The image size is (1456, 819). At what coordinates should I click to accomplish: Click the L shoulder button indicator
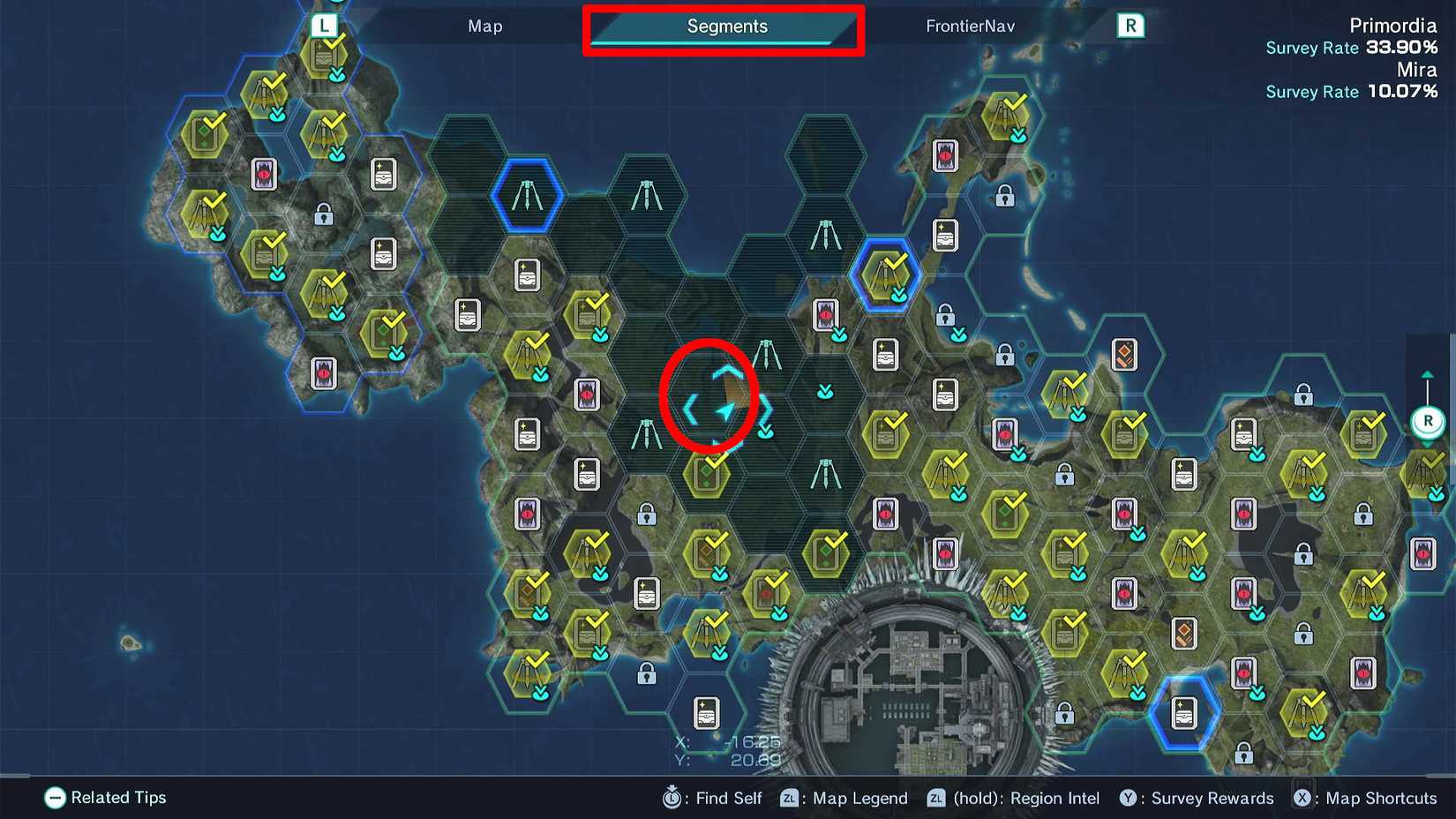coord(322,26)
